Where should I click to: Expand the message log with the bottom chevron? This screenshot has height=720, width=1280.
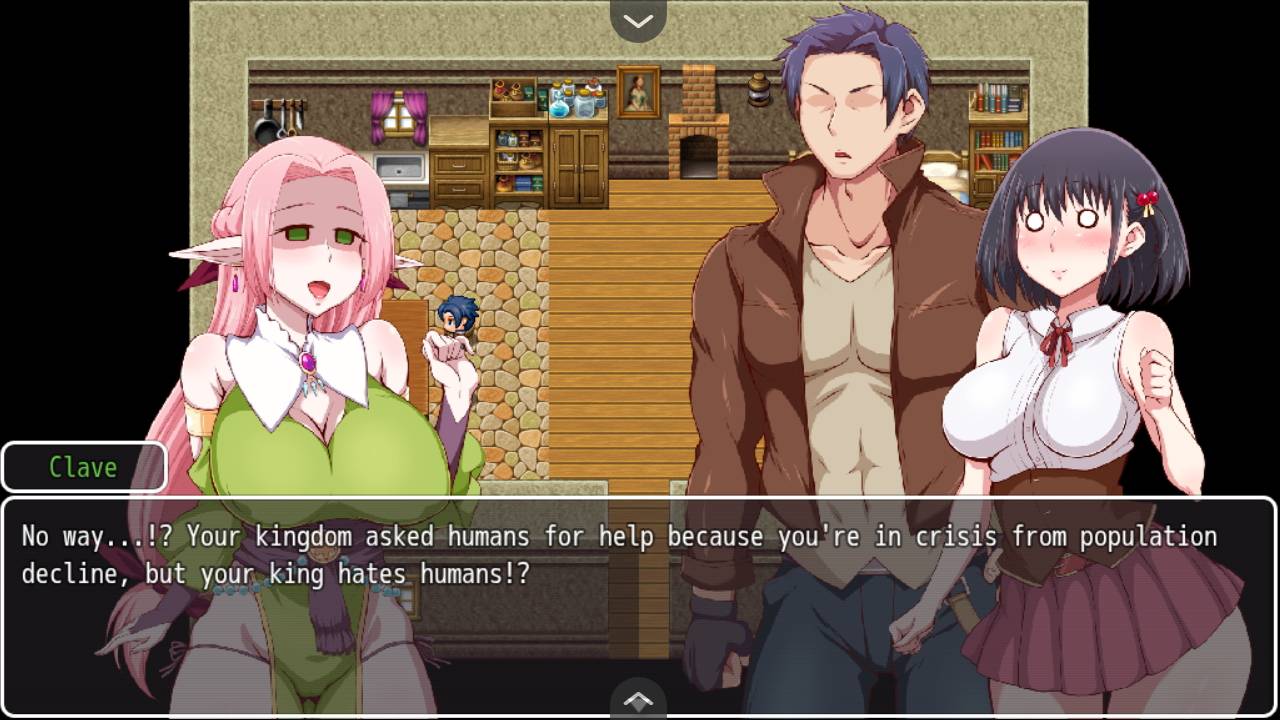[638, 698]
